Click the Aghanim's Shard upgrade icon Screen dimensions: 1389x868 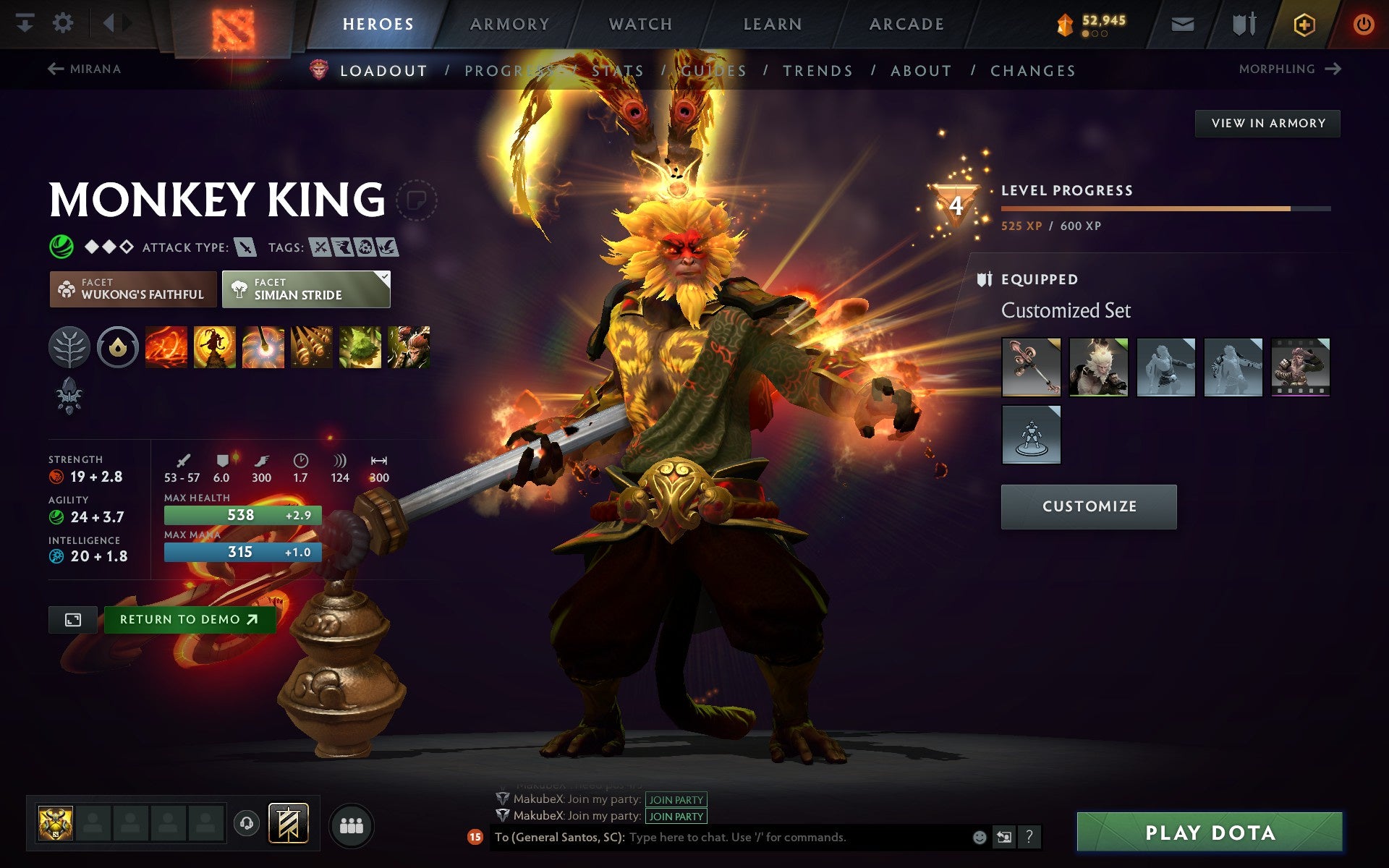pos(70,394)
